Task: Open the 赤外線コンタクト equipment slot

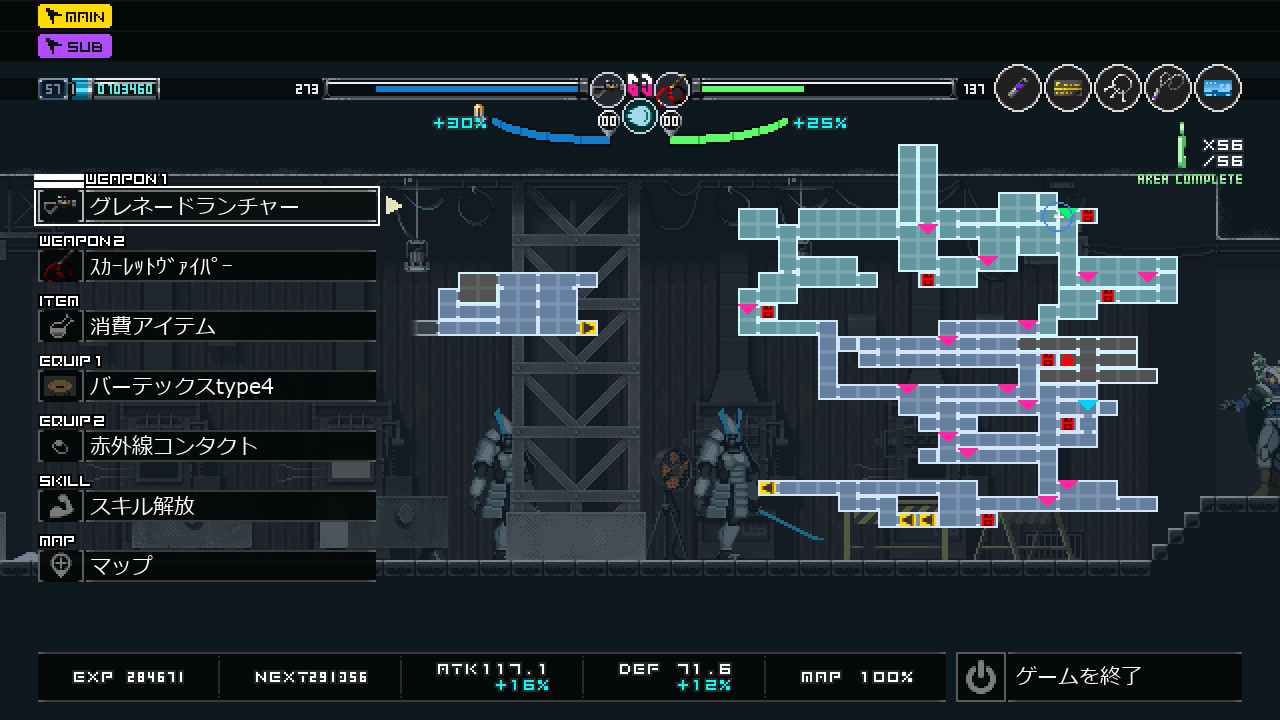Action: tap(208, 446)
